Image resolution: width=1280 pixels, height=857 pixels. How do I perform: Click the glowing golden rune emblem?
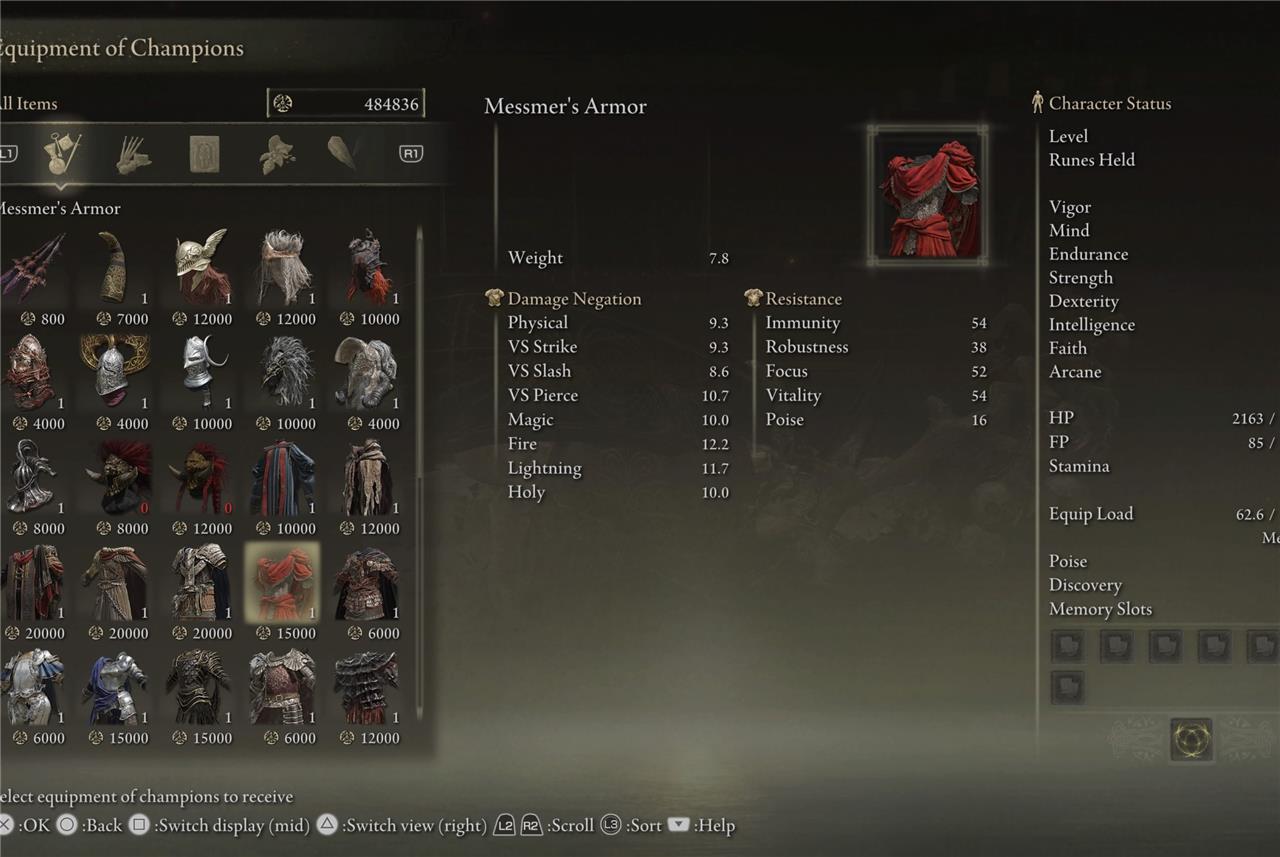(x=1191, y=739)
